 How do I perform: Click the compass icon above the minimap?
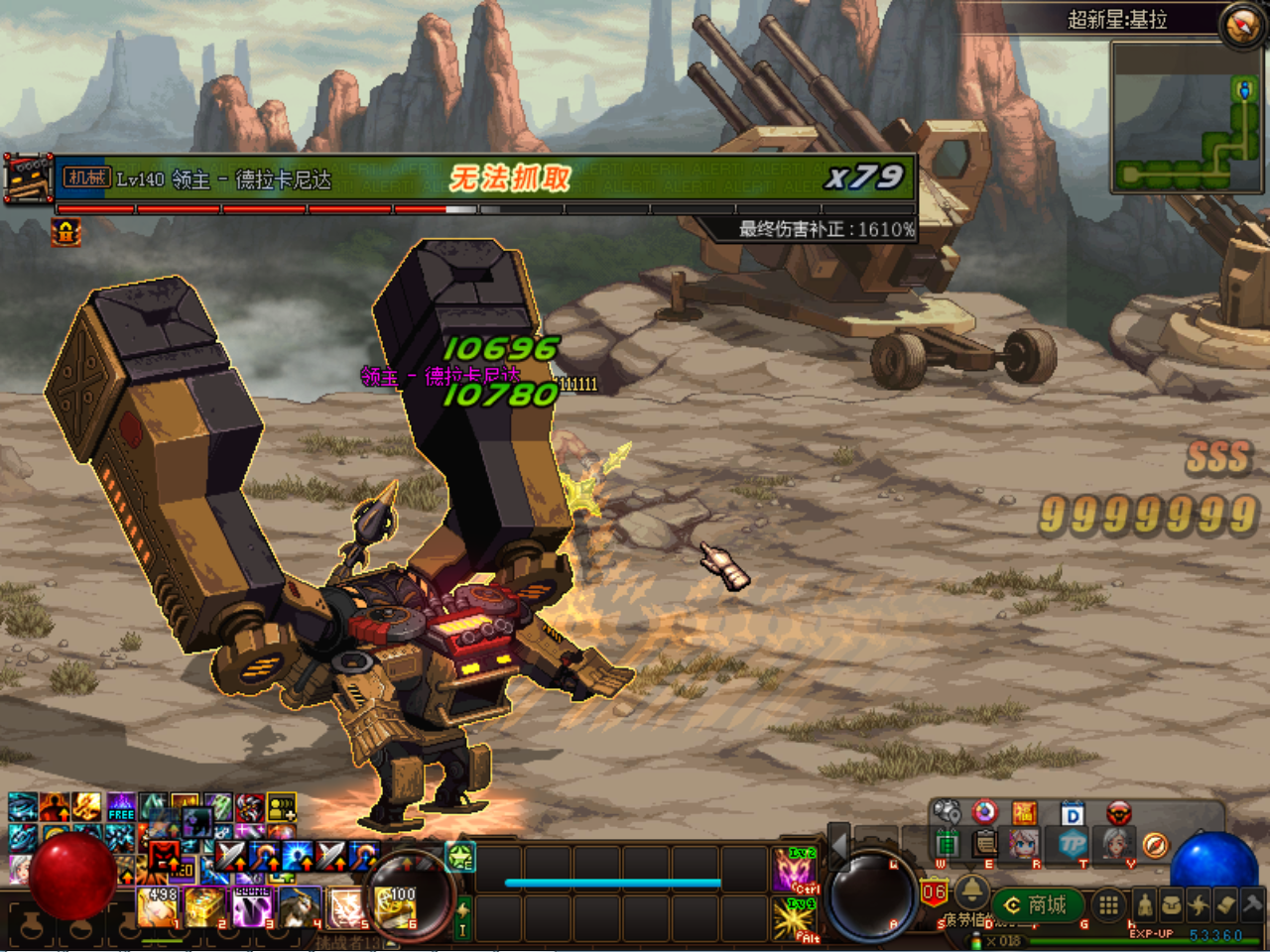click(1241, 24)
